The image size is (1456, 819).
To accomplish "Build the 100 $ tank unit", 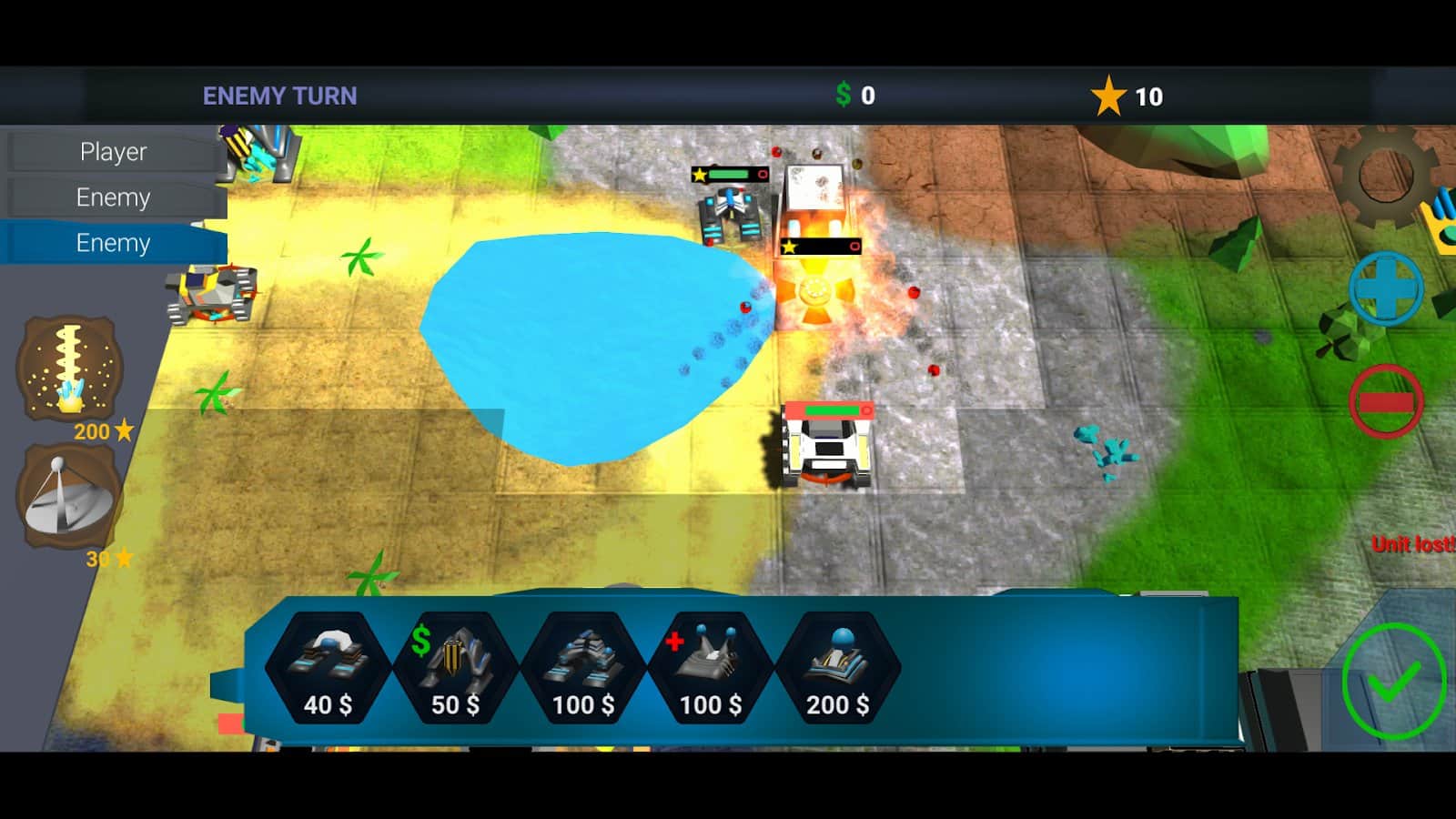I will [582, 669].
